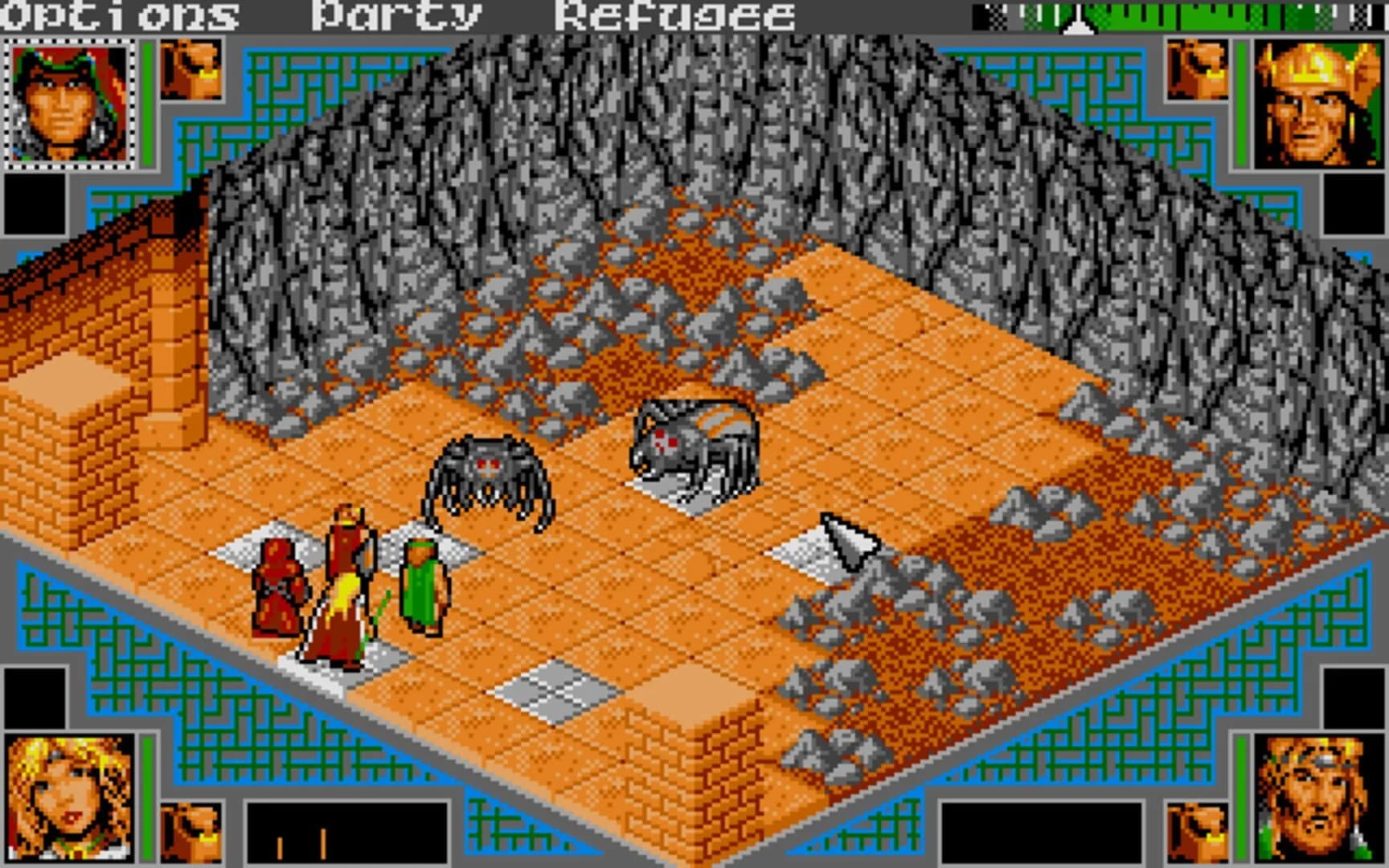Select the large grey spider creature

click(x=695, y=438)
